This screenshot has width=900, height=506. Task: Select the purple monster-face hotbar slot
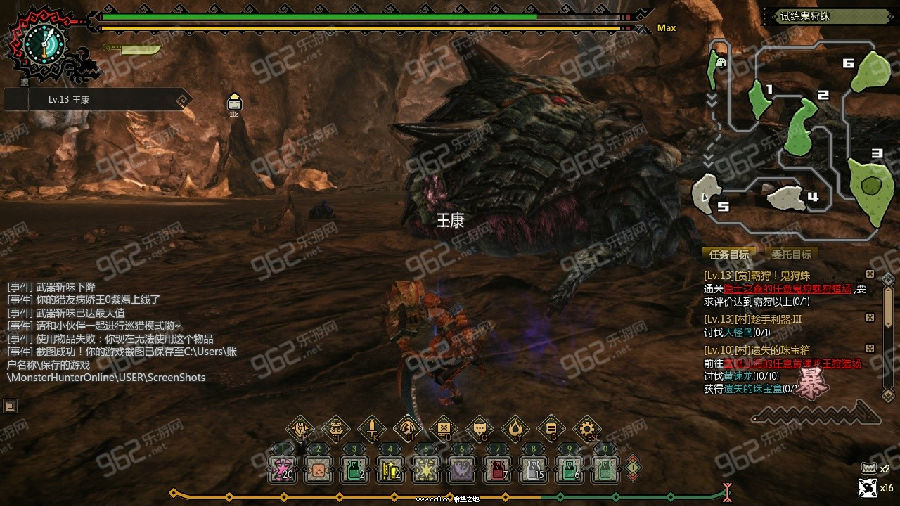pyautogui.click(x=461, y=467)
